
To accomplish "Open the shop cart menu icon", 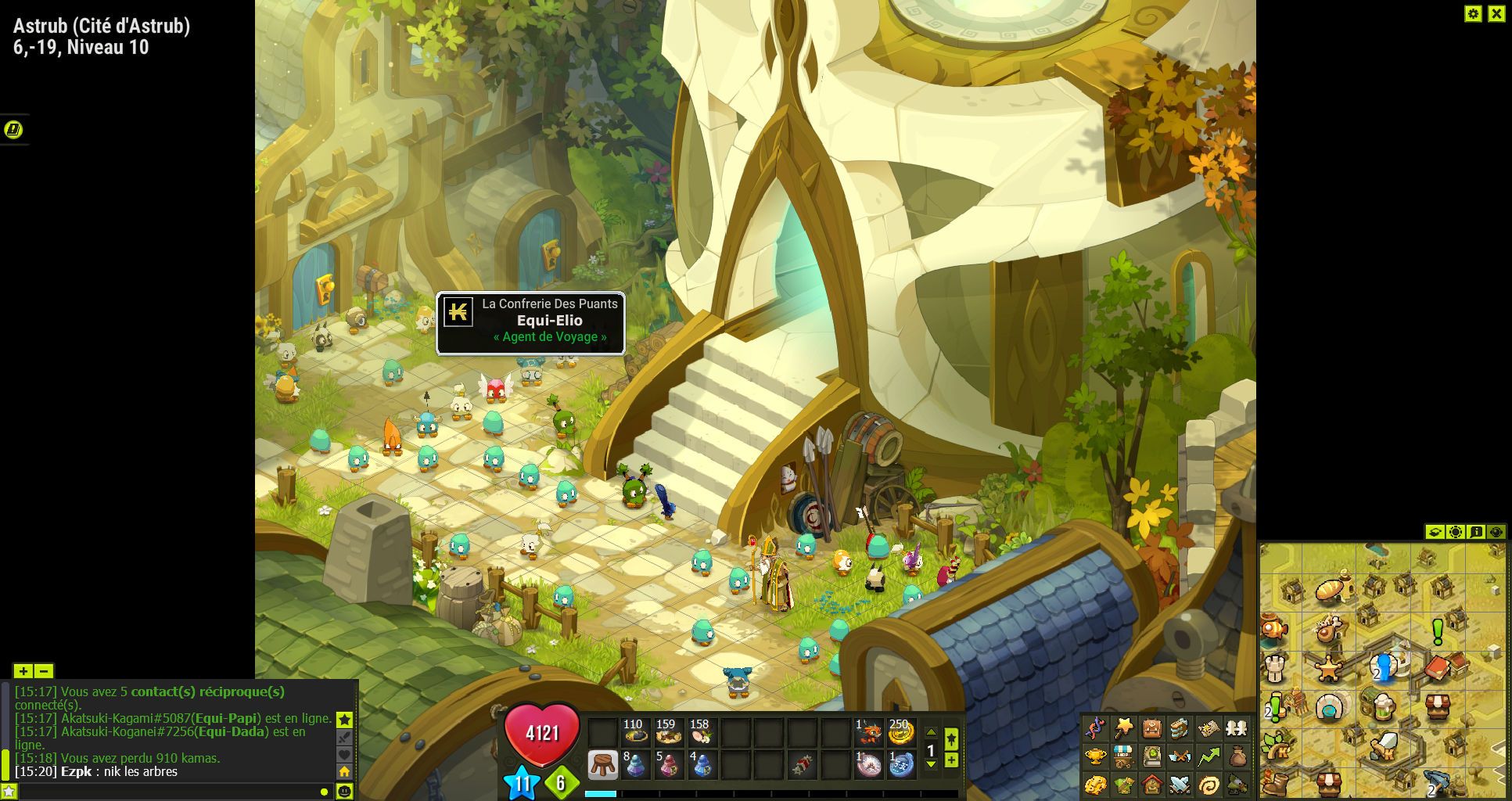I will coord(1123,756).
